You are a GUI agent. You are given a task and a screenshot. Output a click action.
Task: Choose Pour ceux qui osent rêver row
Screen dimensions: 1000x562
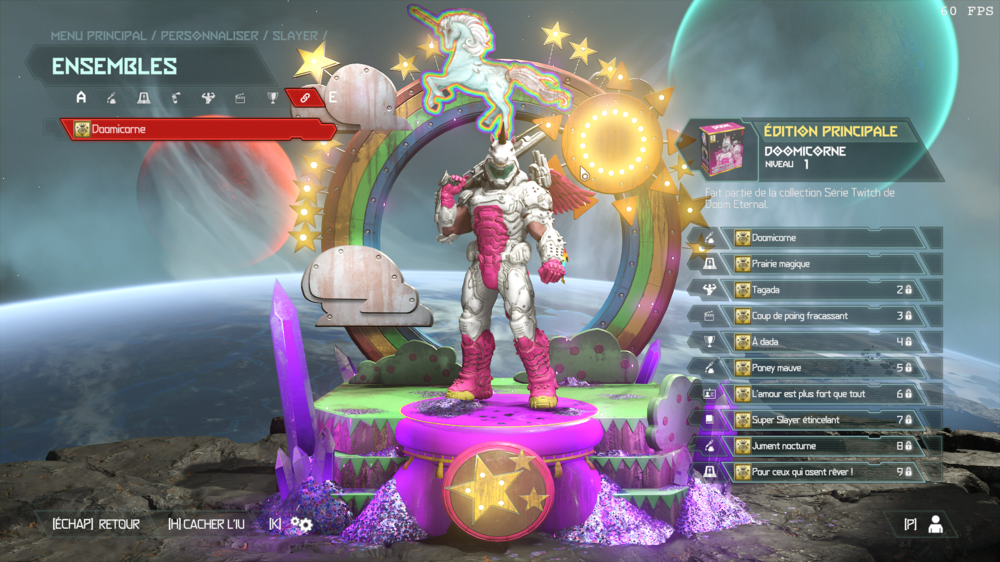click(x=825, y=472)
